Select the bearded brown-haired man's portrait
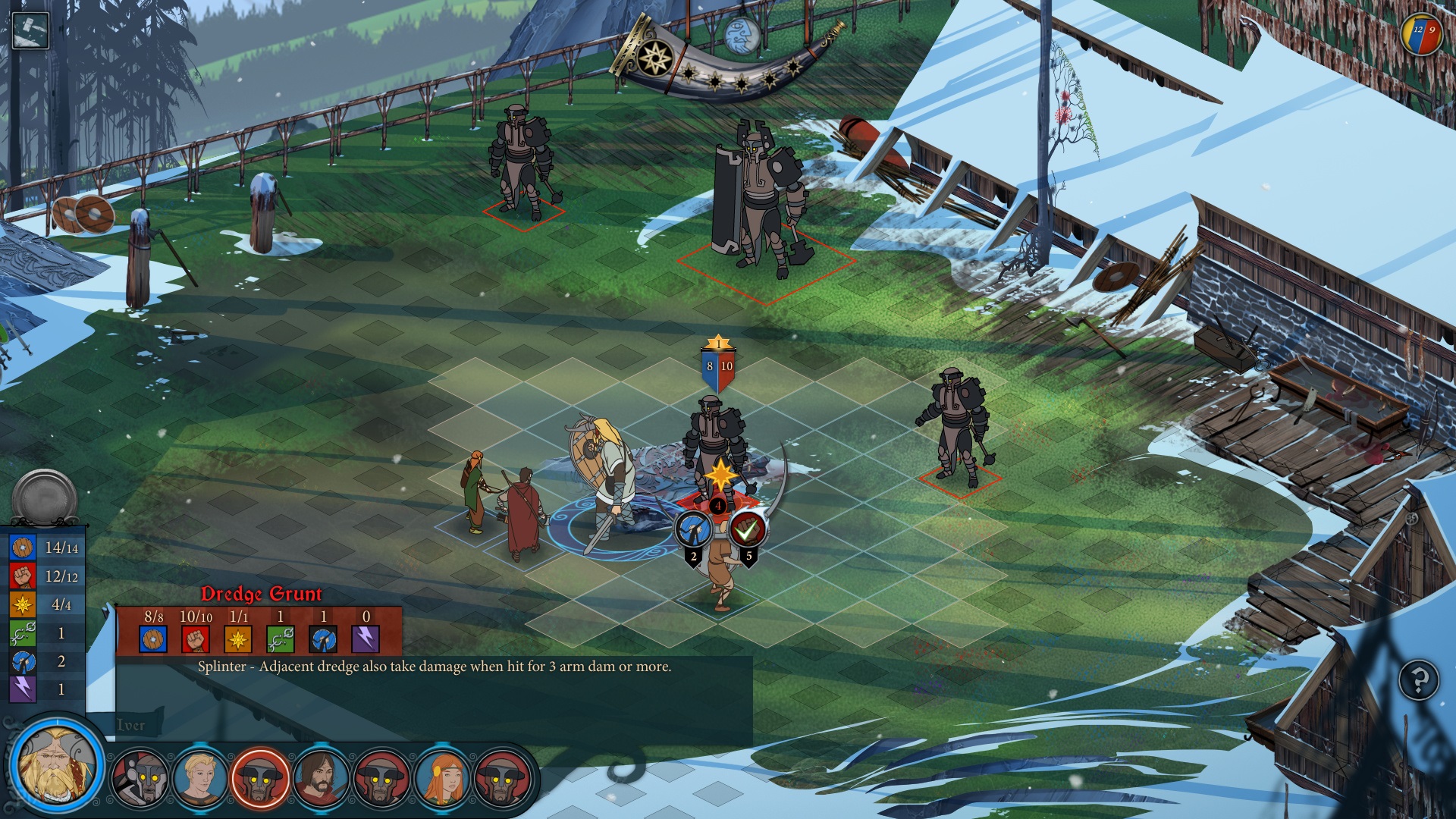Screen dimensions: 1456x819 (321, 777)
